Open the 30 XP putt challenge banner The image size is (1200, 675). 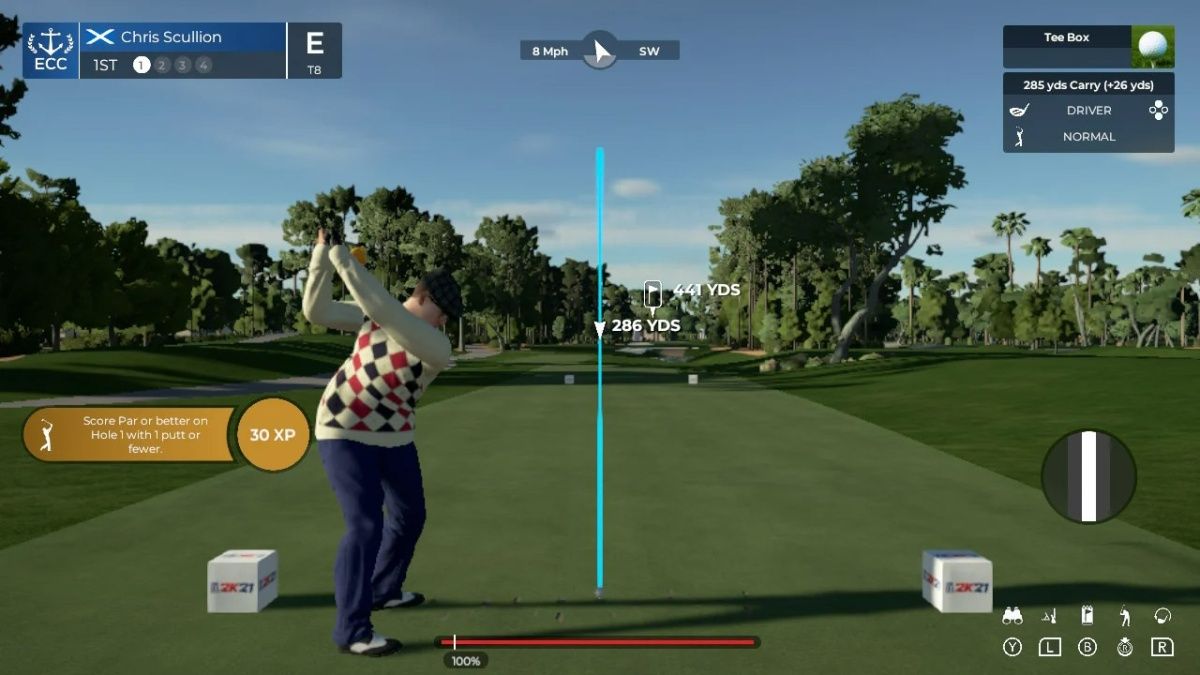[x=165, y=435]
